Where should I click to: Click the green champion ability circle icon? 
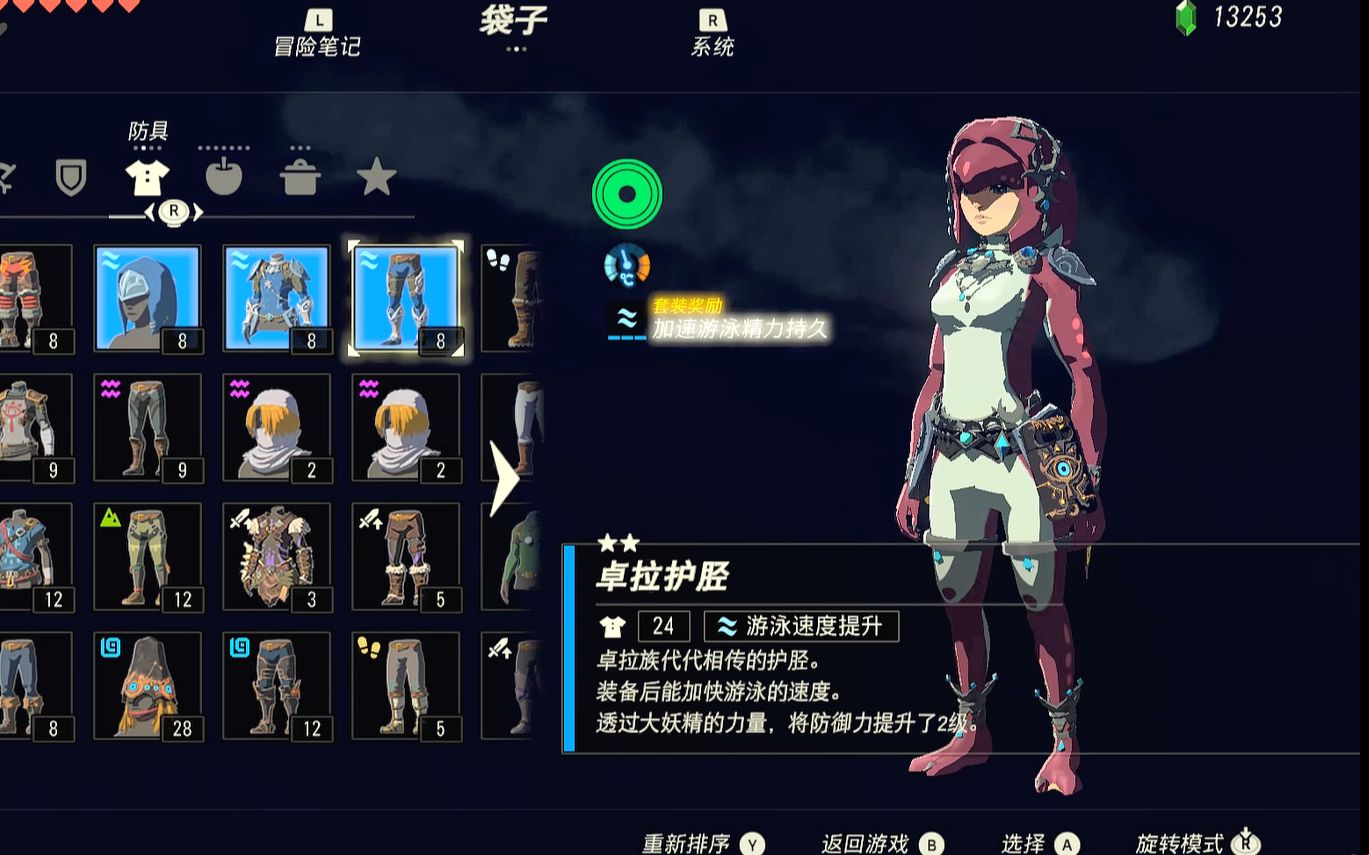pyautogui.click(x=627, y=194)
